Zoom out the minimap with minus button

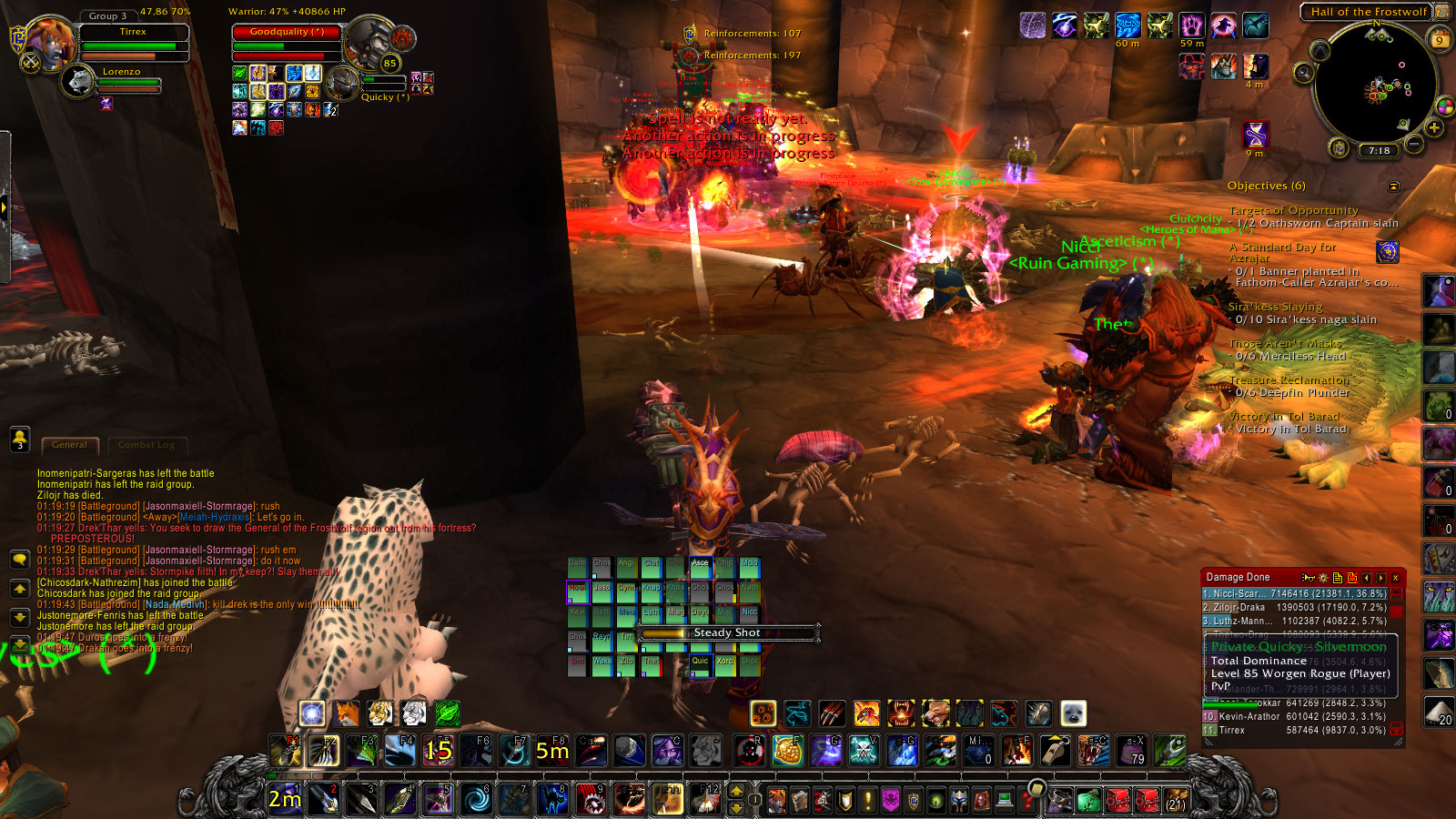[1413, 144]
